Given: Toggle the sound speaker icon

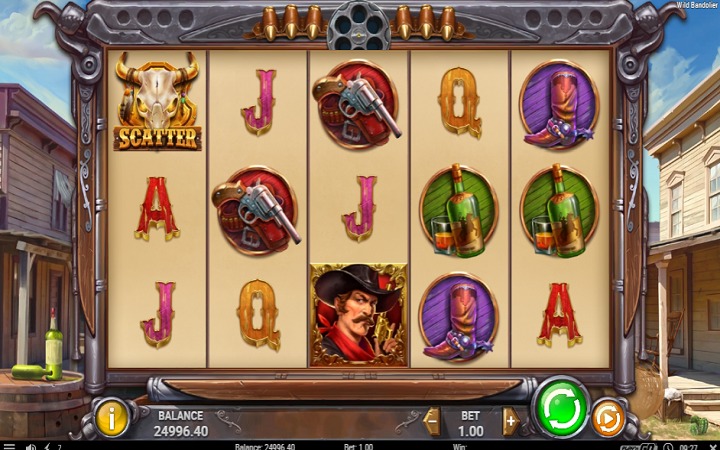Looking at the screenshot, I should pyautogui.click(x=31, y=446).
